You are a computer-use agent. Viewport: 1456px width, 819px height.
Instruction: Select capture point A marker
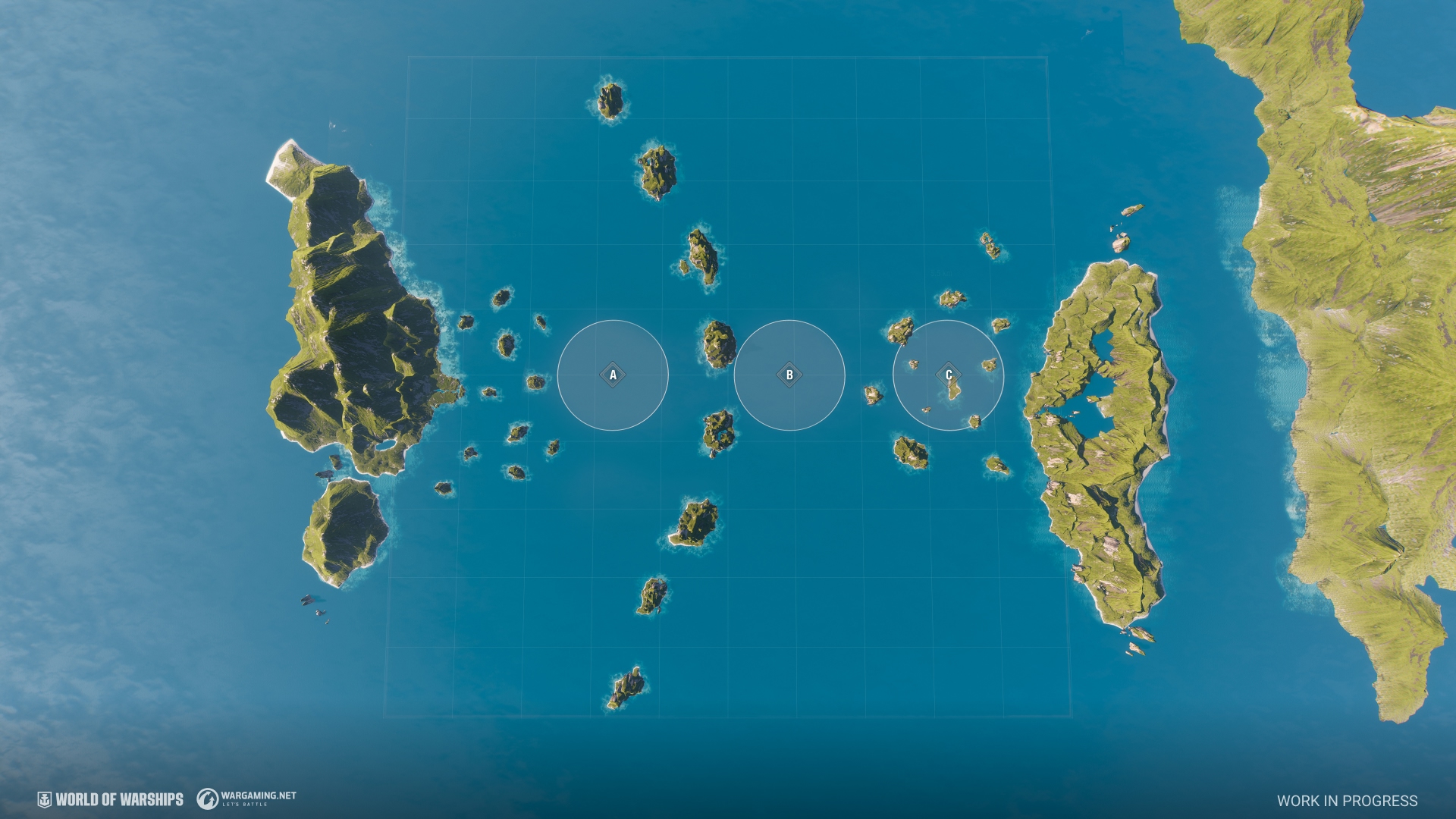coord(613,375)
